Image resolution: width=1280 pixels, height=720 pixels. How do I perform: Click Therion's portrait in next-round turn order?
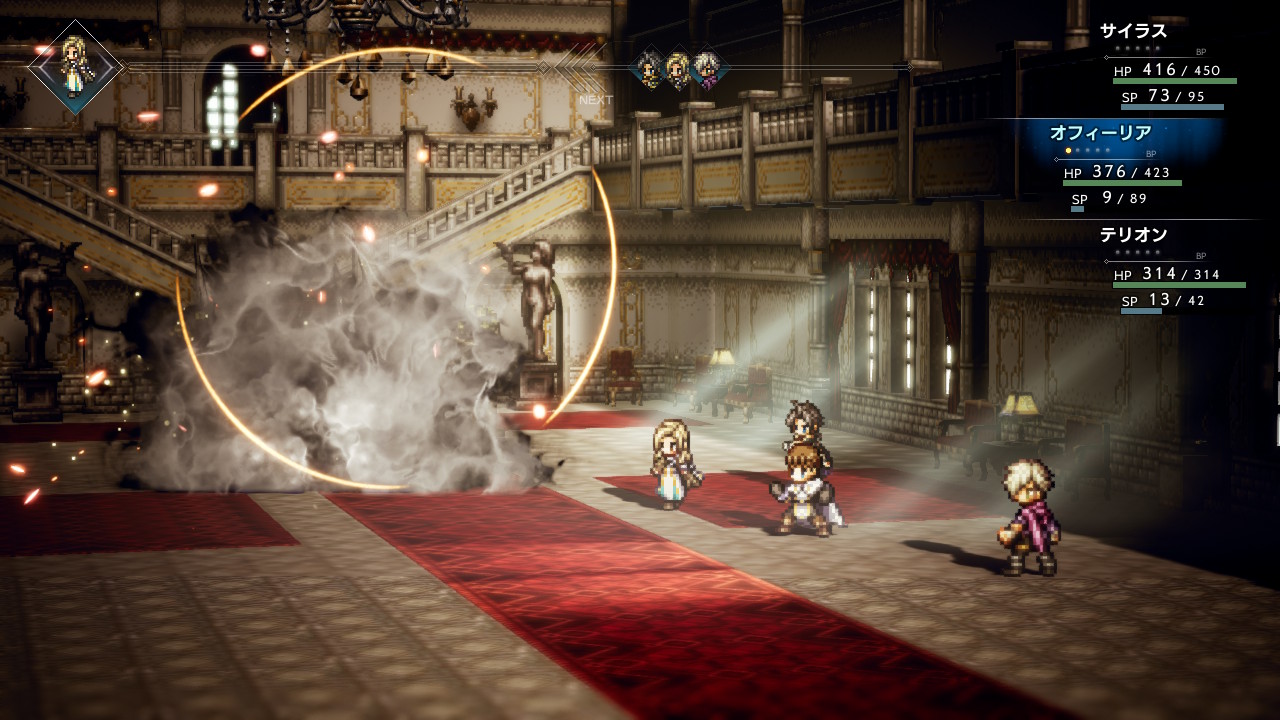[706, 68]
